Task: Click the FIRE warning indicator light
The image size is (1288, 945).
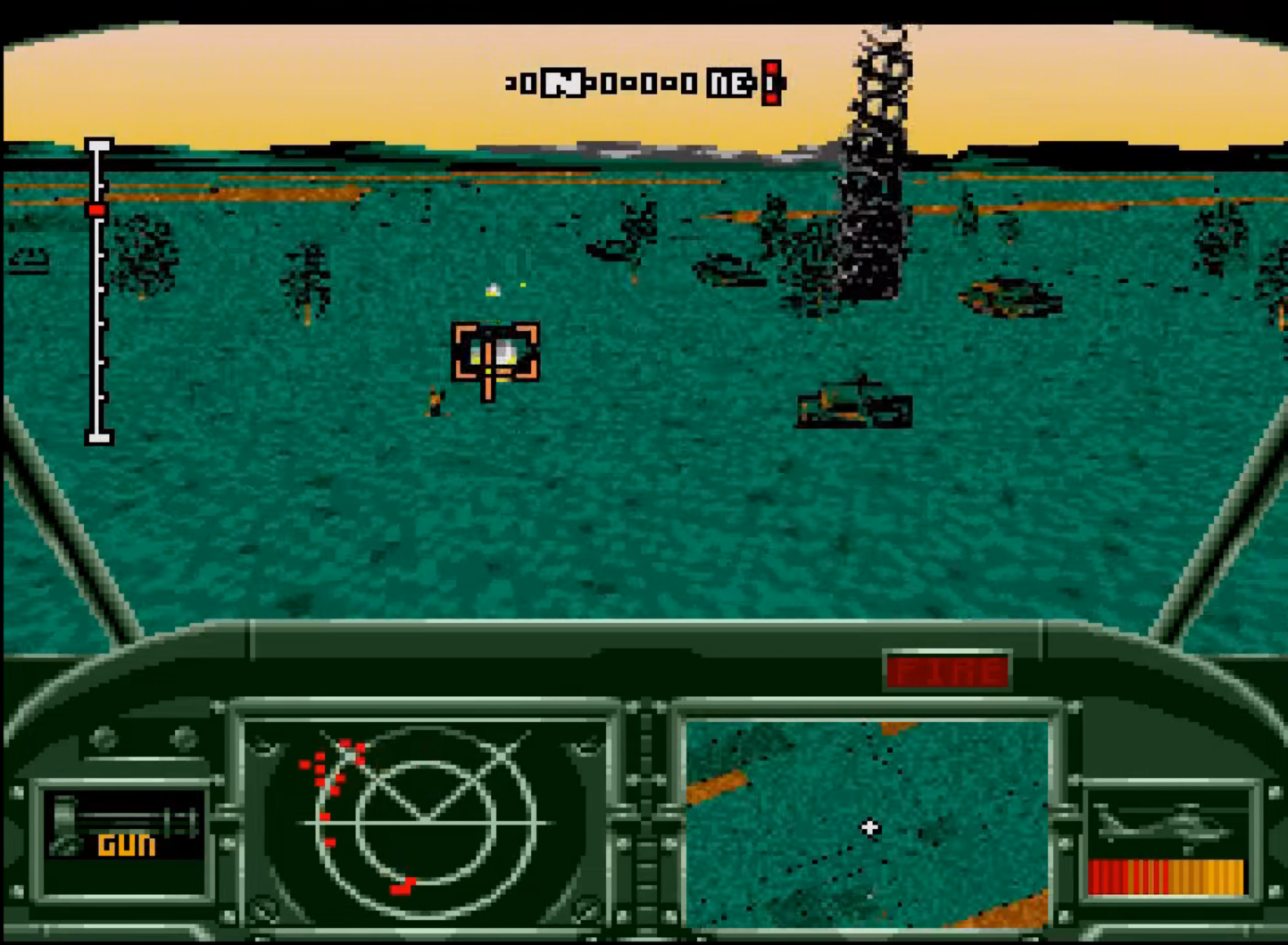Action: (946, 671)
